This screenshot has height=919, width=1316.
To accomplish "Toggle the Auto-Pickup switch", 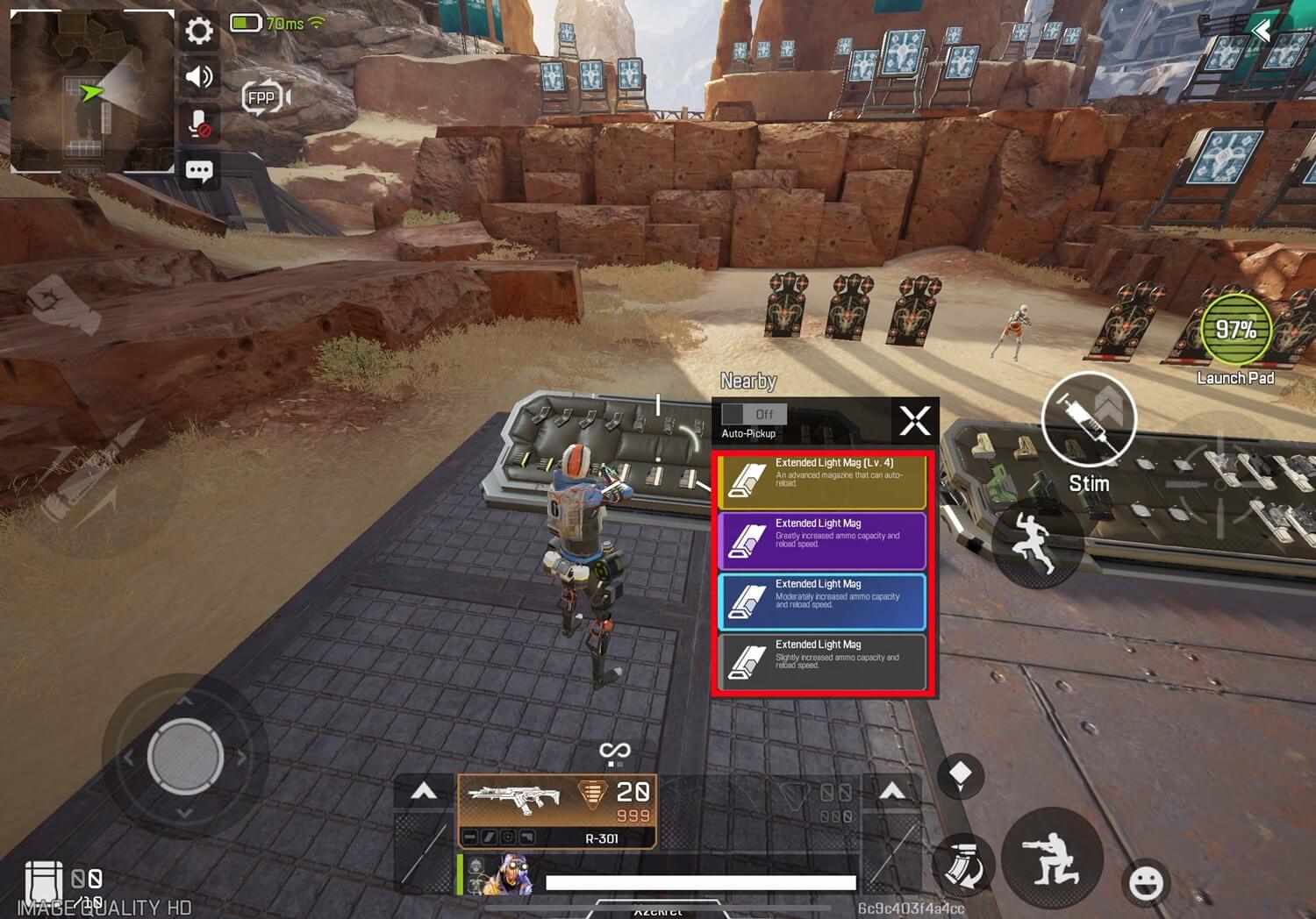I will click(754, 414).
